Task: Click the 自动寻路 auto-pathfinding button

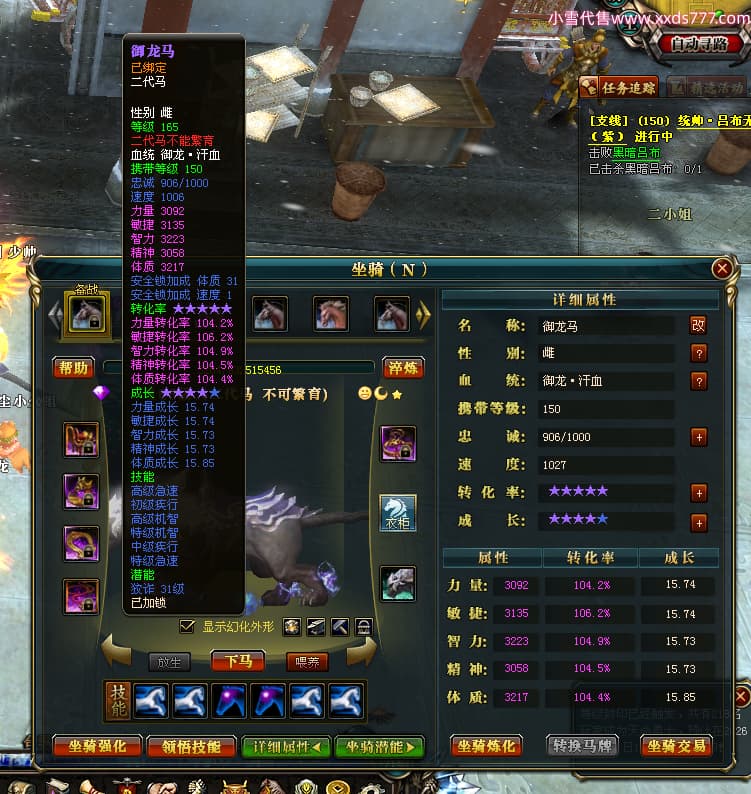Action: pyautogui.click(x=700, y=44)
